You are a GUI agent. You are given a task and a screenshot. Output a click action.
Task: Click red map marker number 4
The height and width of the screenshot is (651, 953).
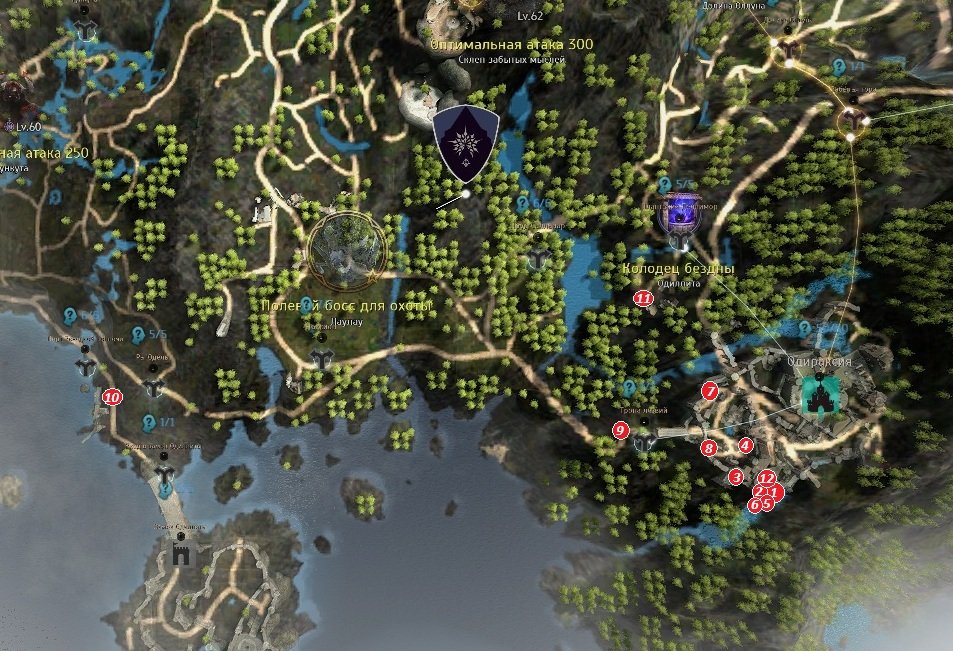pos(744,445)
